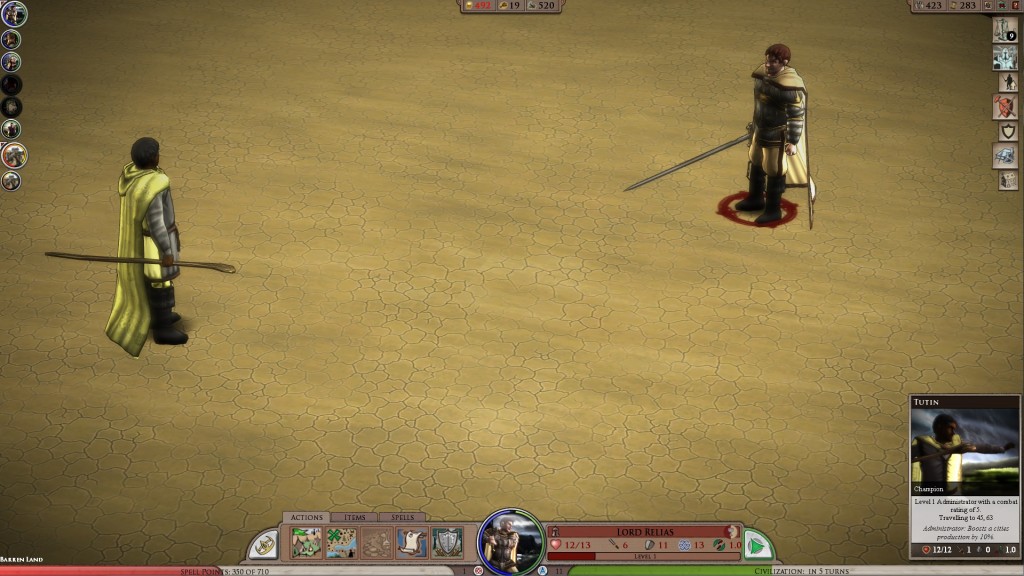The width and height of the screenshot is (1024, 576).
Task: Open the knight helmet panel icon
Action: 1005,57
